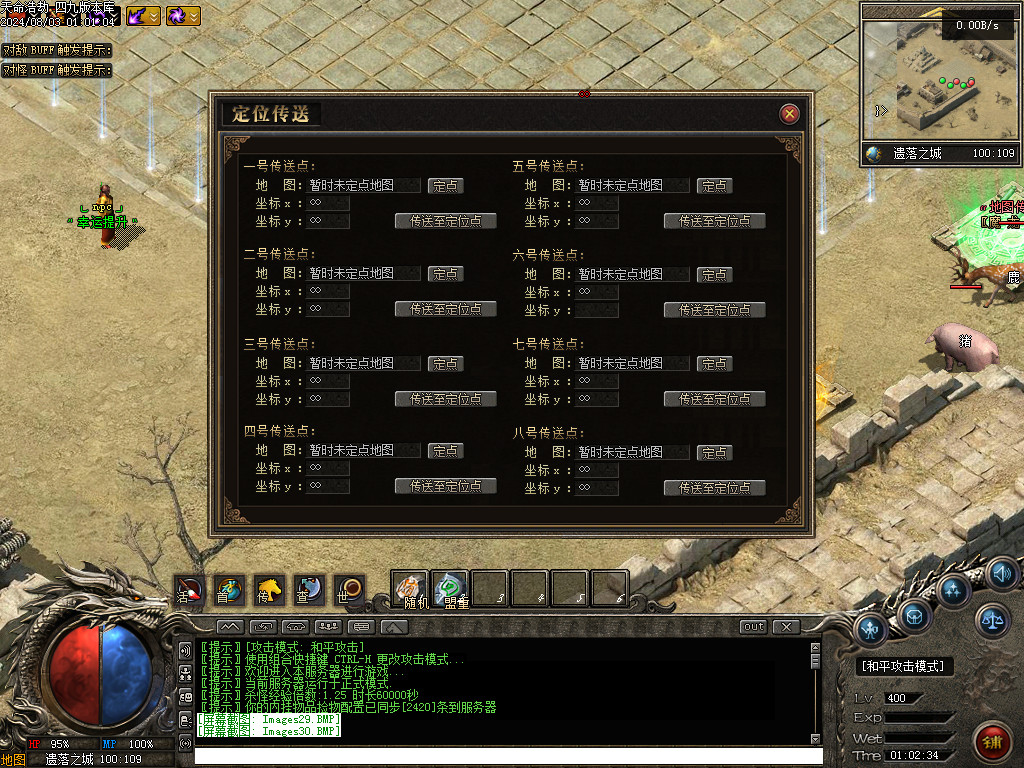Toggle sound with the speaker orb
Image resolution: width=1024 pixels, height=768 pixels.
click(1002, 574)
